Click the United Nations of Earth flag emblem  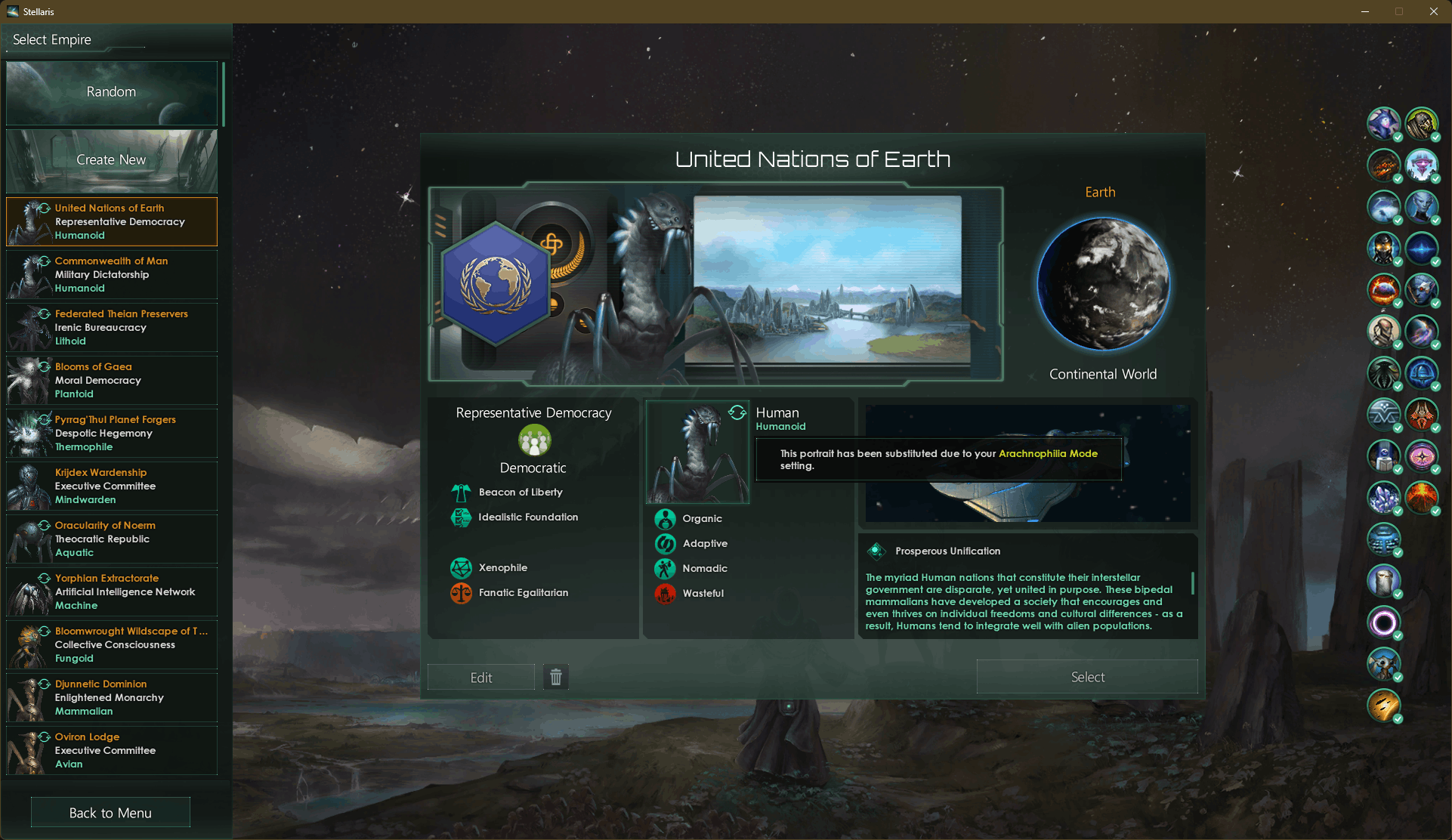click(496, 284)
